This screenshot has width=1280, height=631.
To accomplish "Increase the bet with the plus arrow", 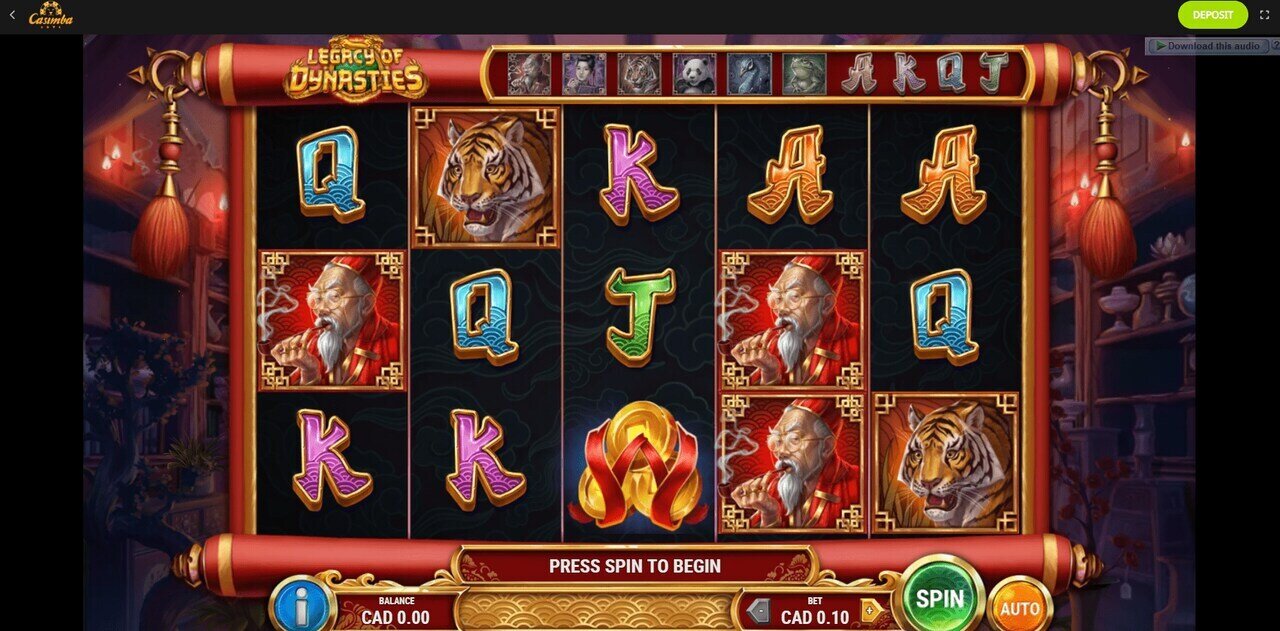I will pyautogui.click(x=871, y=610).
